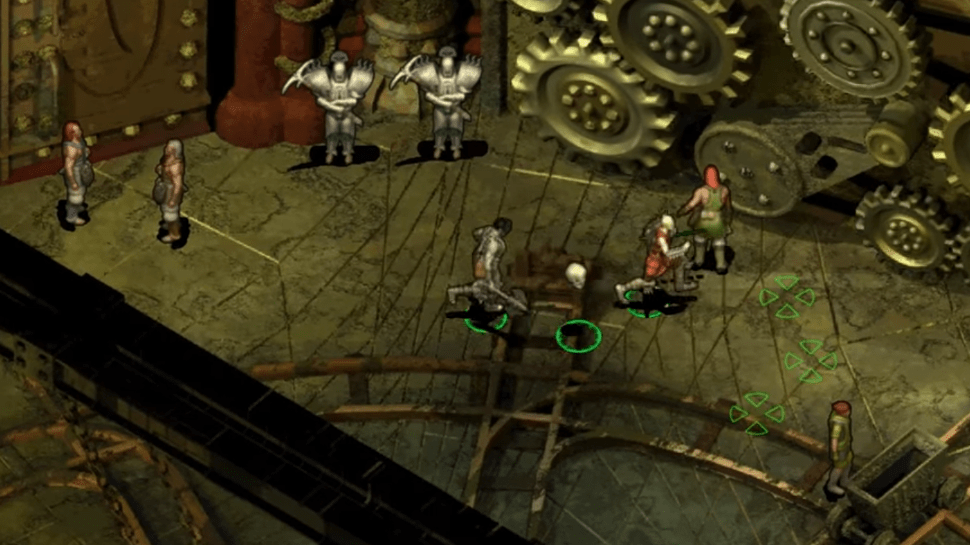Select the grey scarred warrior with green circle
This screenshot has height=545, width=970.
pos(490,266)
